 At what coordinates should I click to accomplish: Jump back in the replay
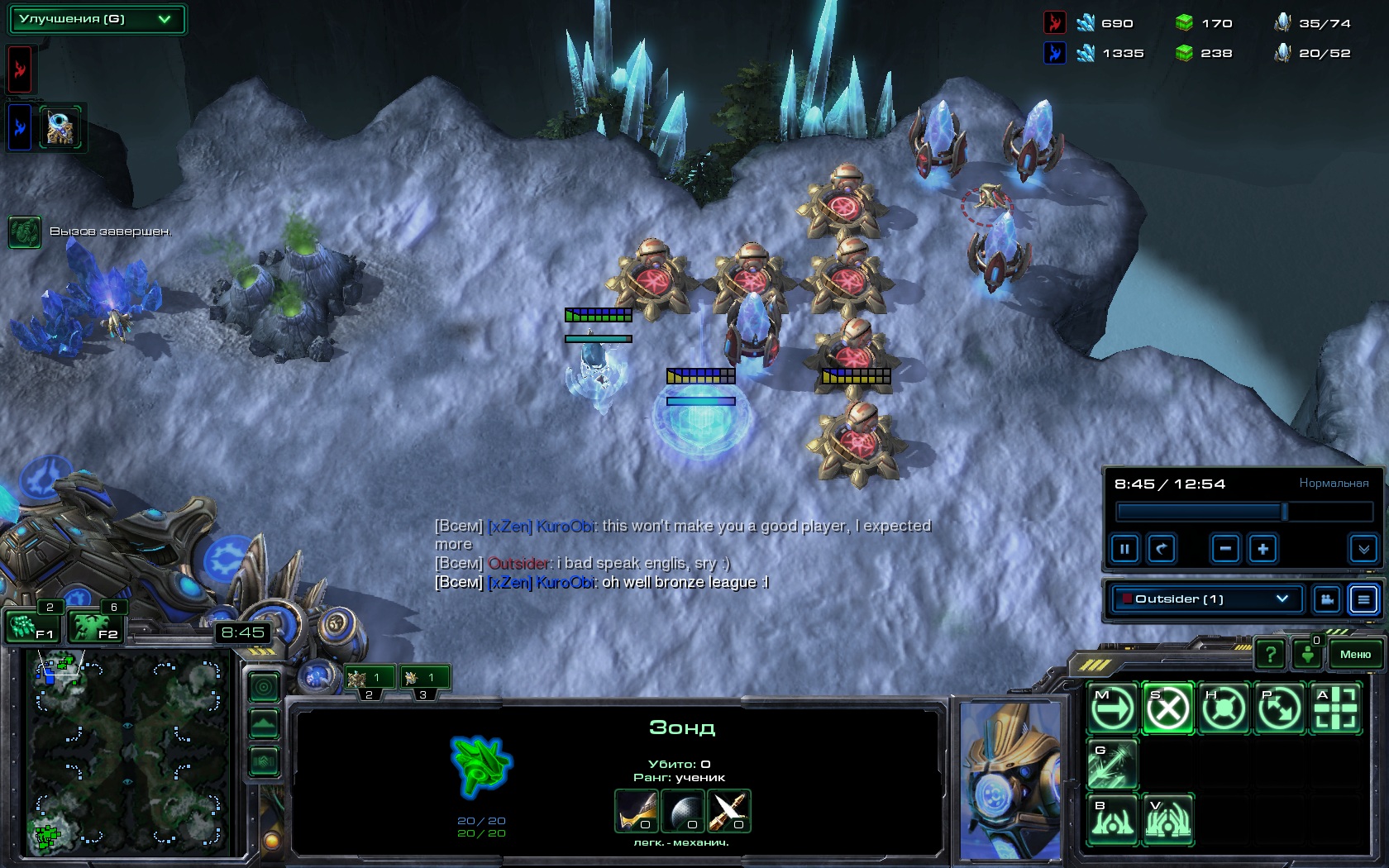tap(1162, 549)
